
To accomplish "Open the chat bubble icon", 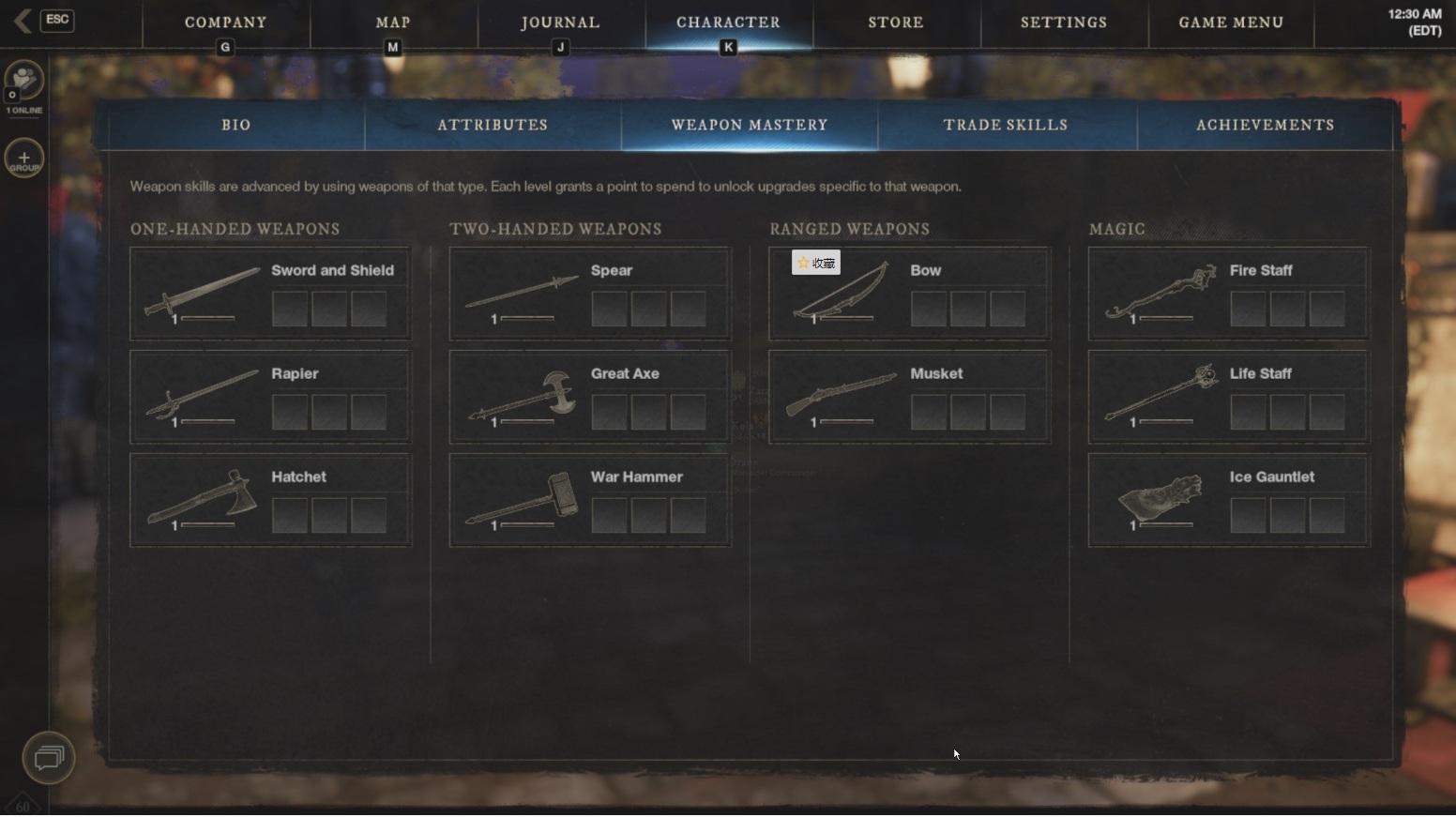I will coord(49,757).
